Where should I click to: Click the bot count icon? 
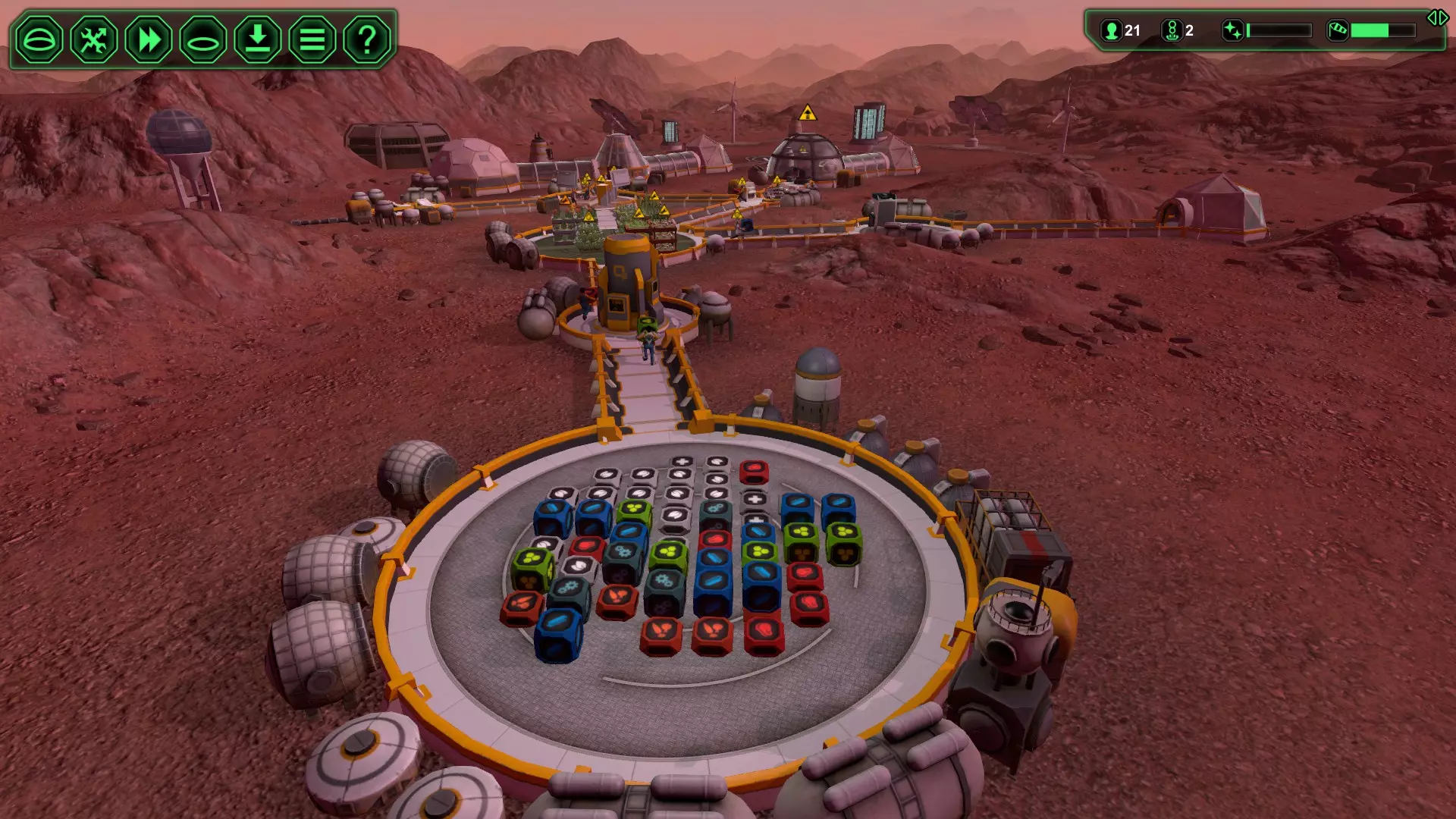pos(1172,30)
